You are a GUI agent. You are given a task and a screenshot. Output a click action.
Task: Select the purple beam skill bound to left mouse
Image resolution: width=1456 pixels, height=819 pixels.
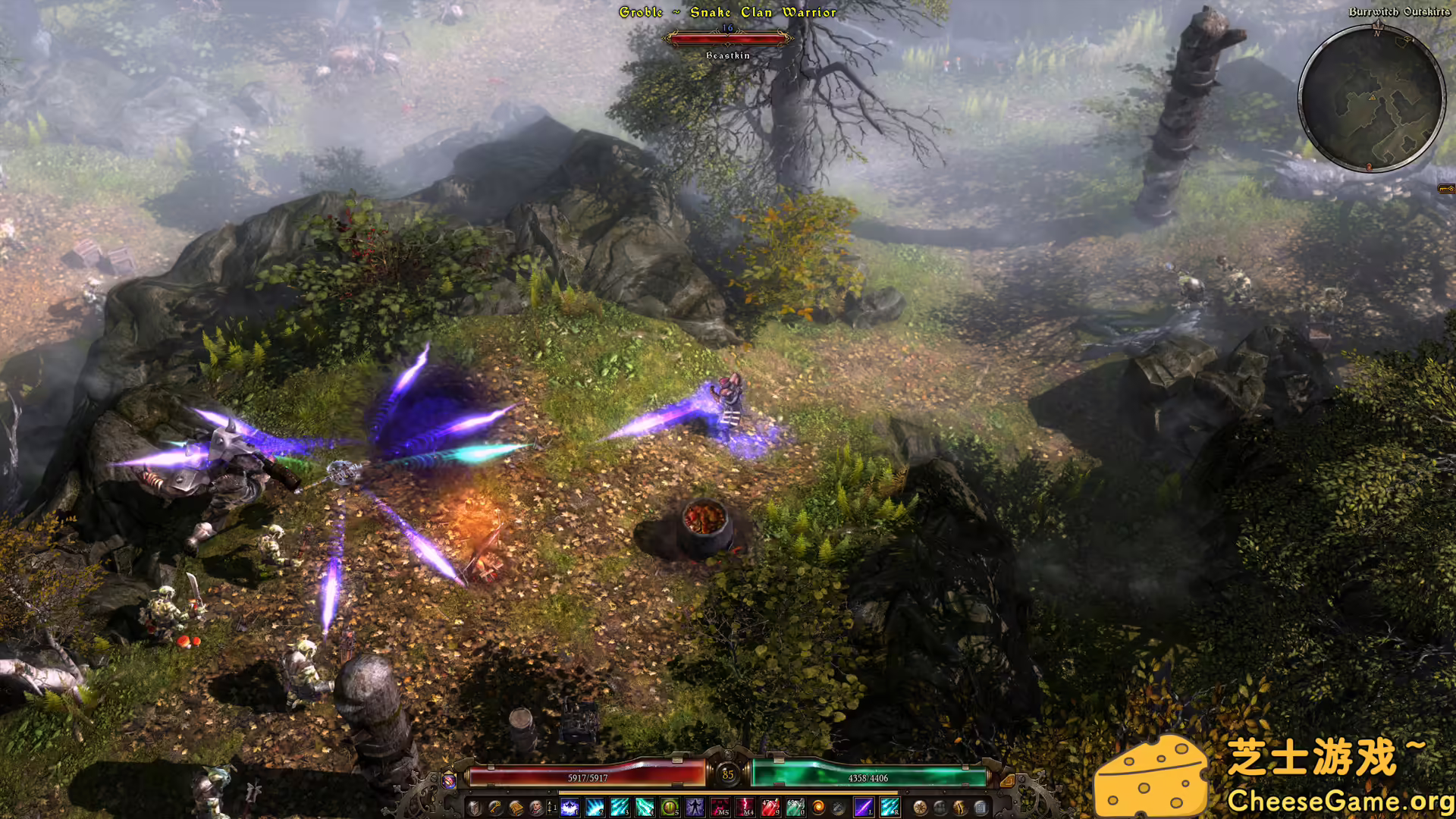point(862,807)
